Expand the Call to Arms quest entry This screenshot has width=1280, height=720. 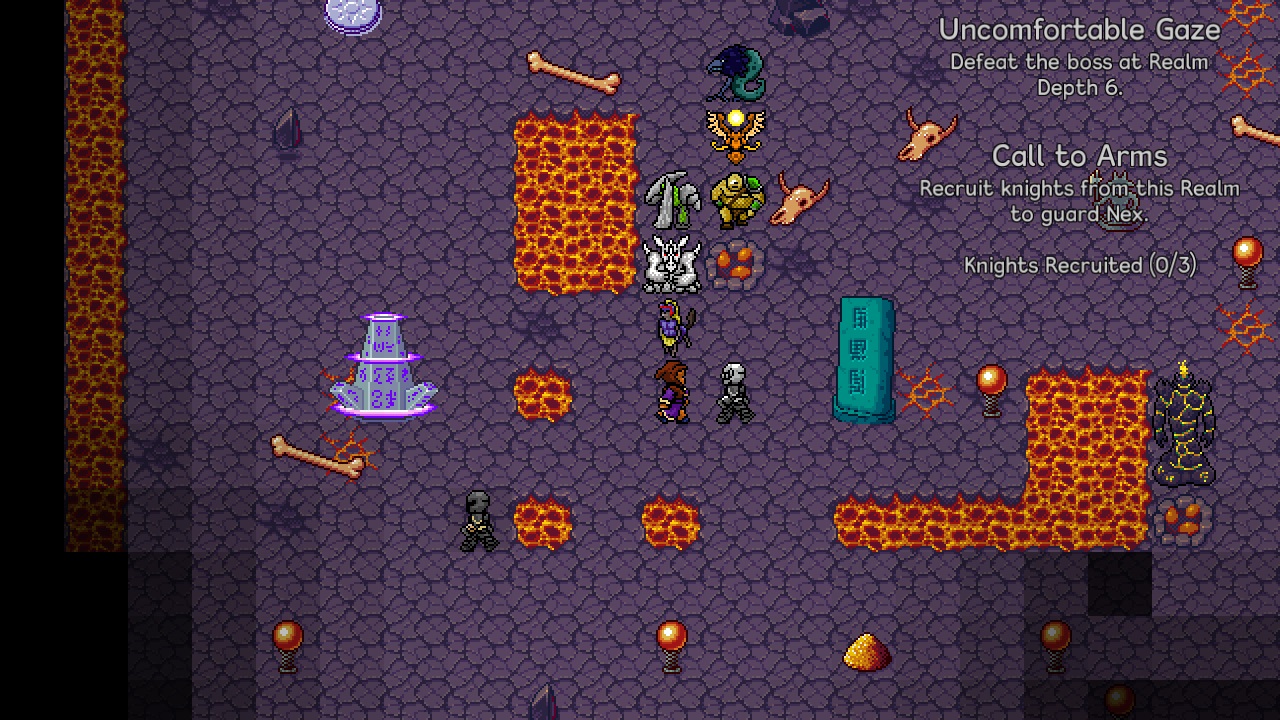pyautogui.click(x=1078, y=156)
